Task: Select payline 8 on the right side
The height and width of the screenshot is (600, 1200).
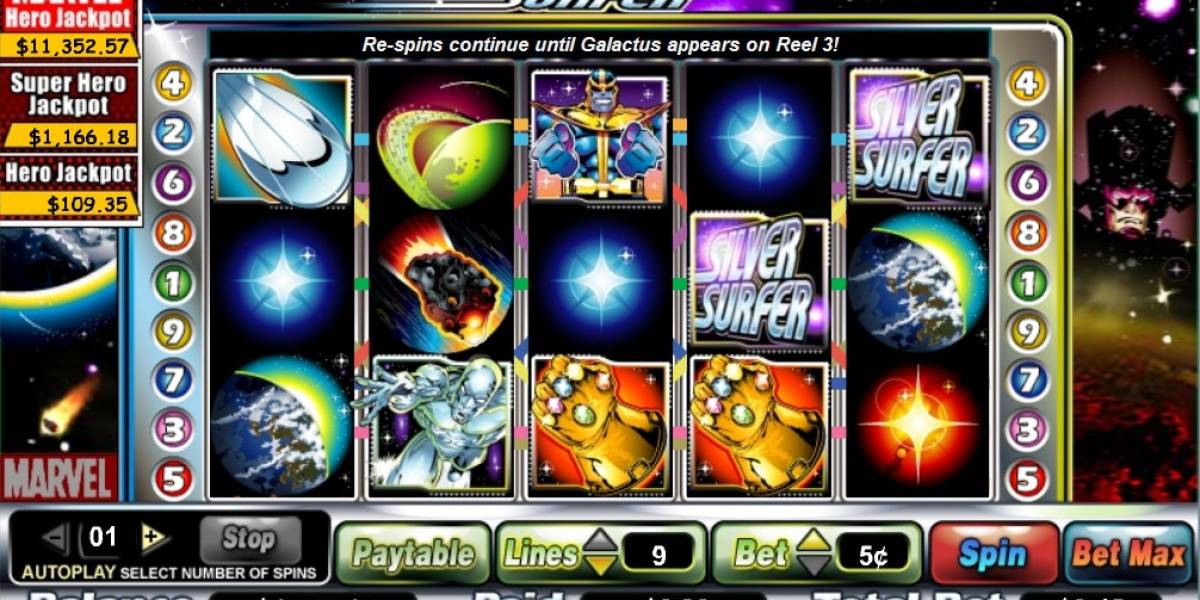Action: (1027, 233)
